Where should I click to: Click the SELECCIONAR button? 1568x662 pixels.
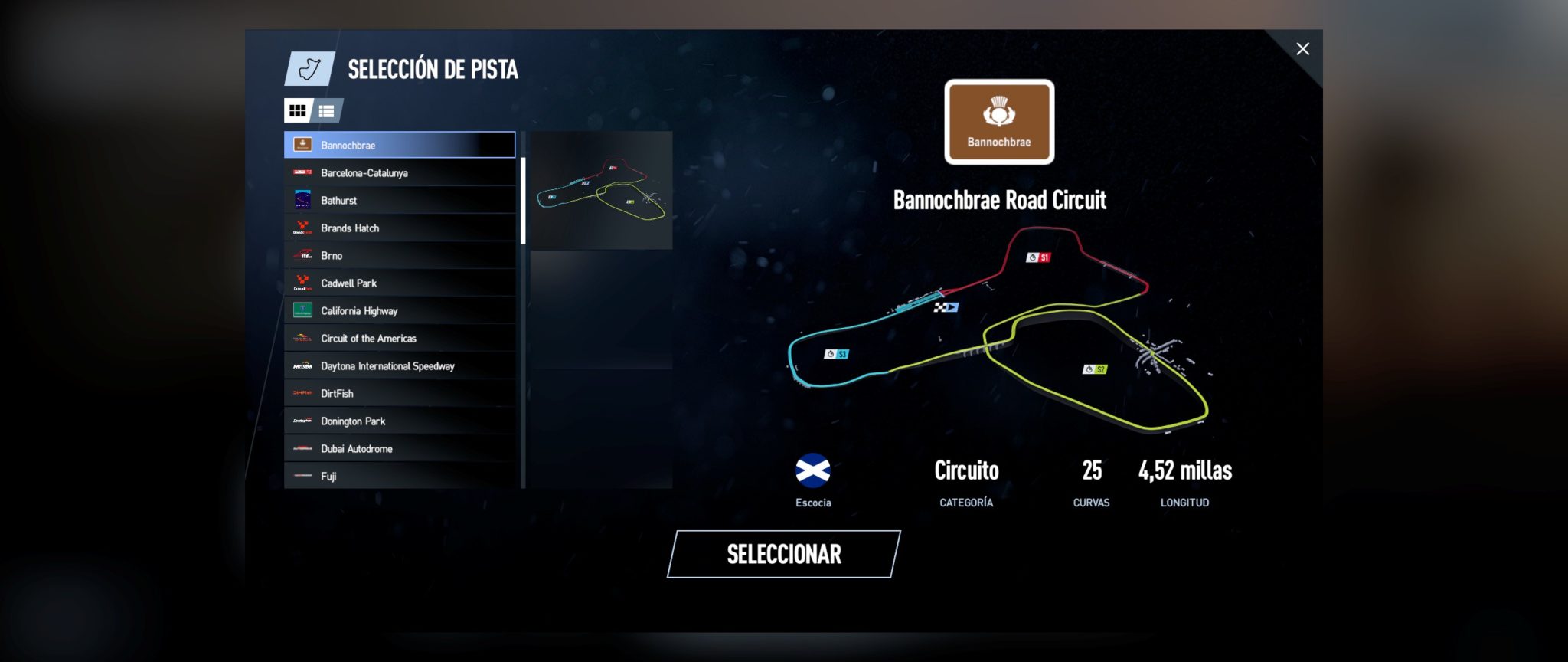tap(783, 554)
